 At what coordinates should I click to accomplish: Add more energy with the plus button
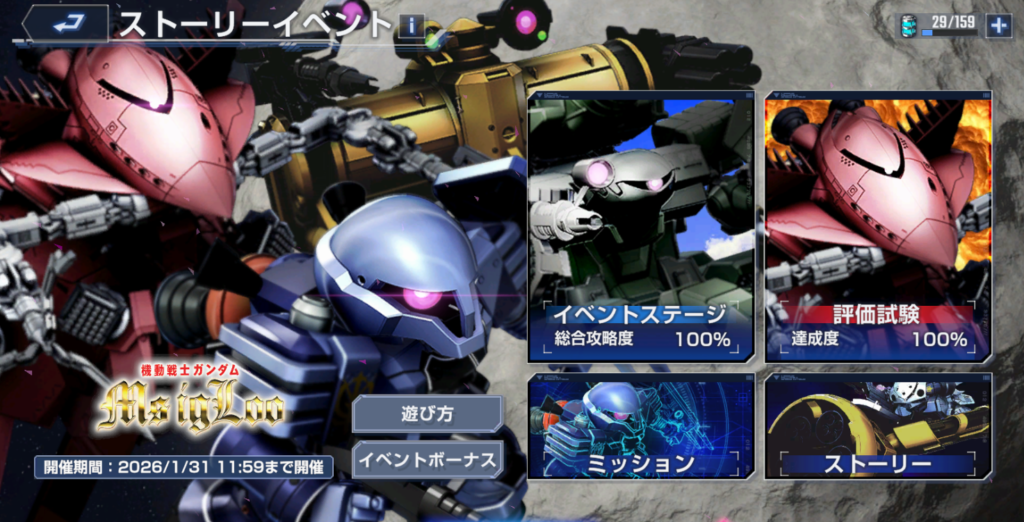(x=998, y=25)
